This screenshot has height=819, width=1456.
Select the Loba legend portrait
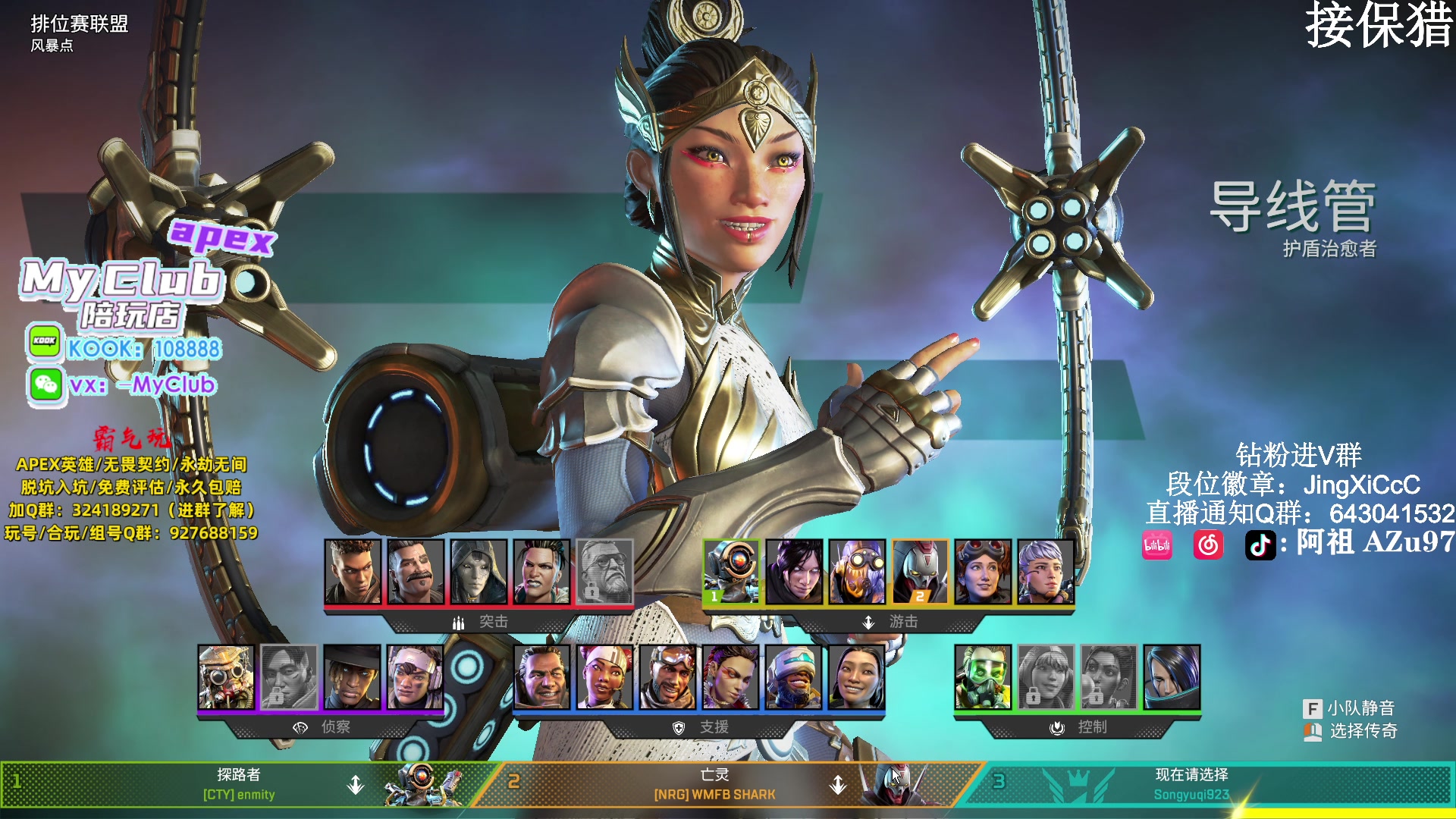coord(731,676)
